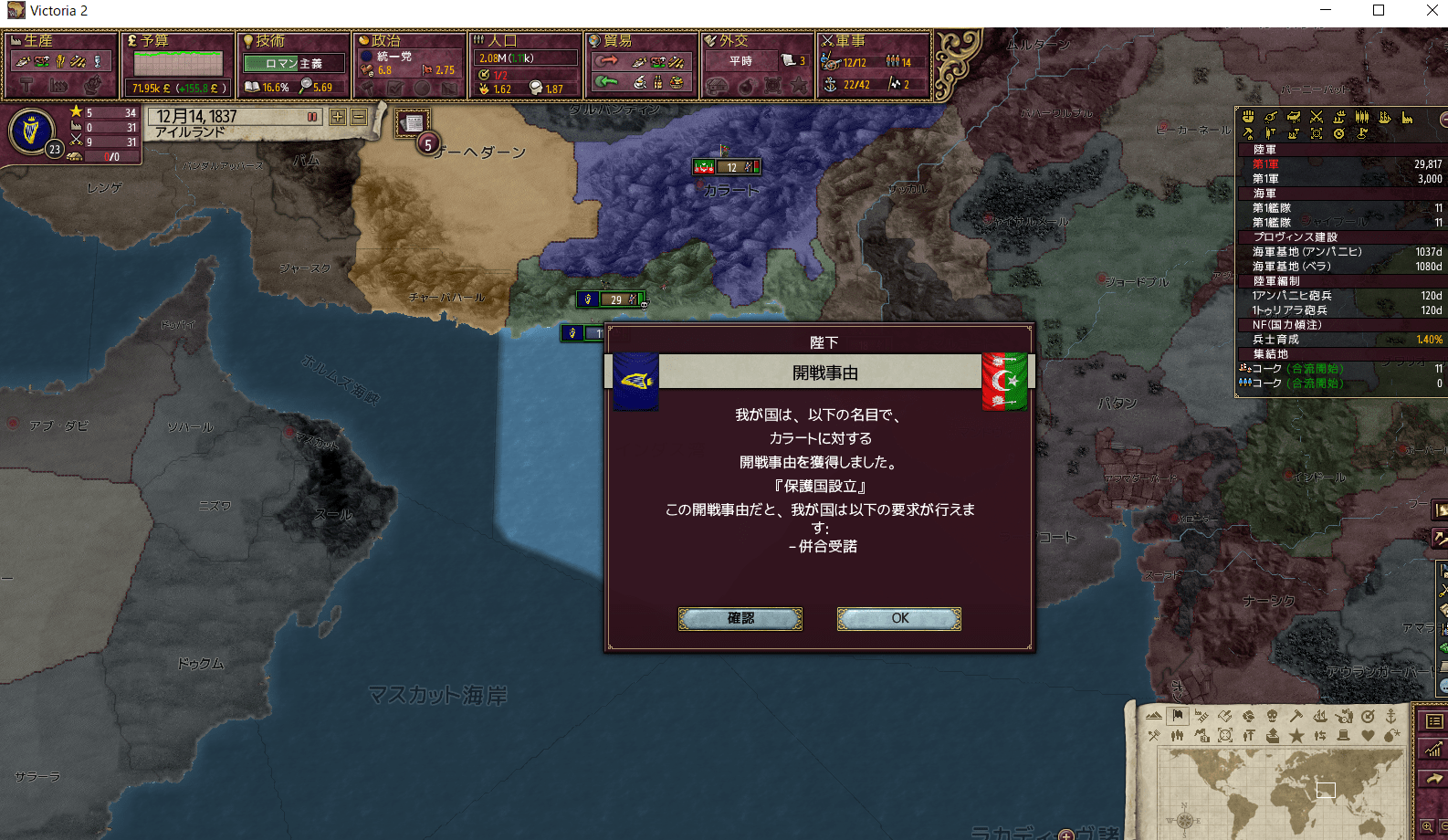
Task: Select the naval anchor map mode icon
Action: [x=1391, y=718]
